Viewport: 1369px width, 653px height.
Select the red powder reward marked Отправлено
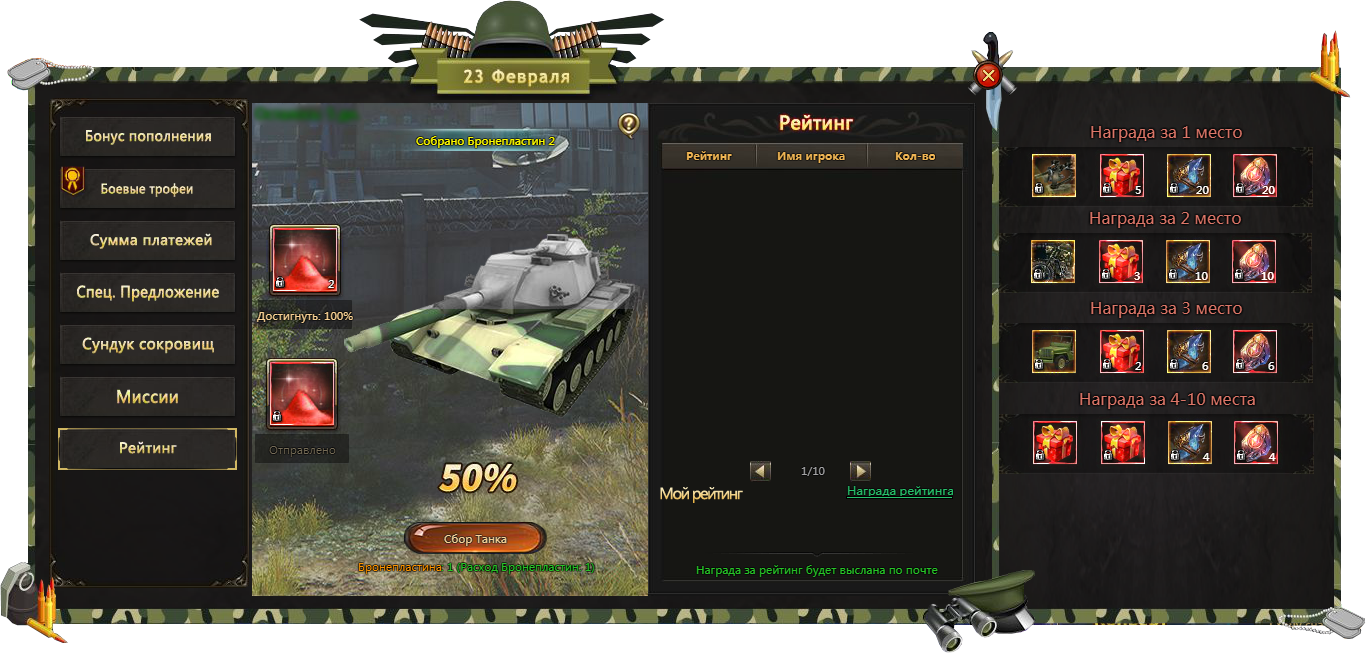click(302, 394)
